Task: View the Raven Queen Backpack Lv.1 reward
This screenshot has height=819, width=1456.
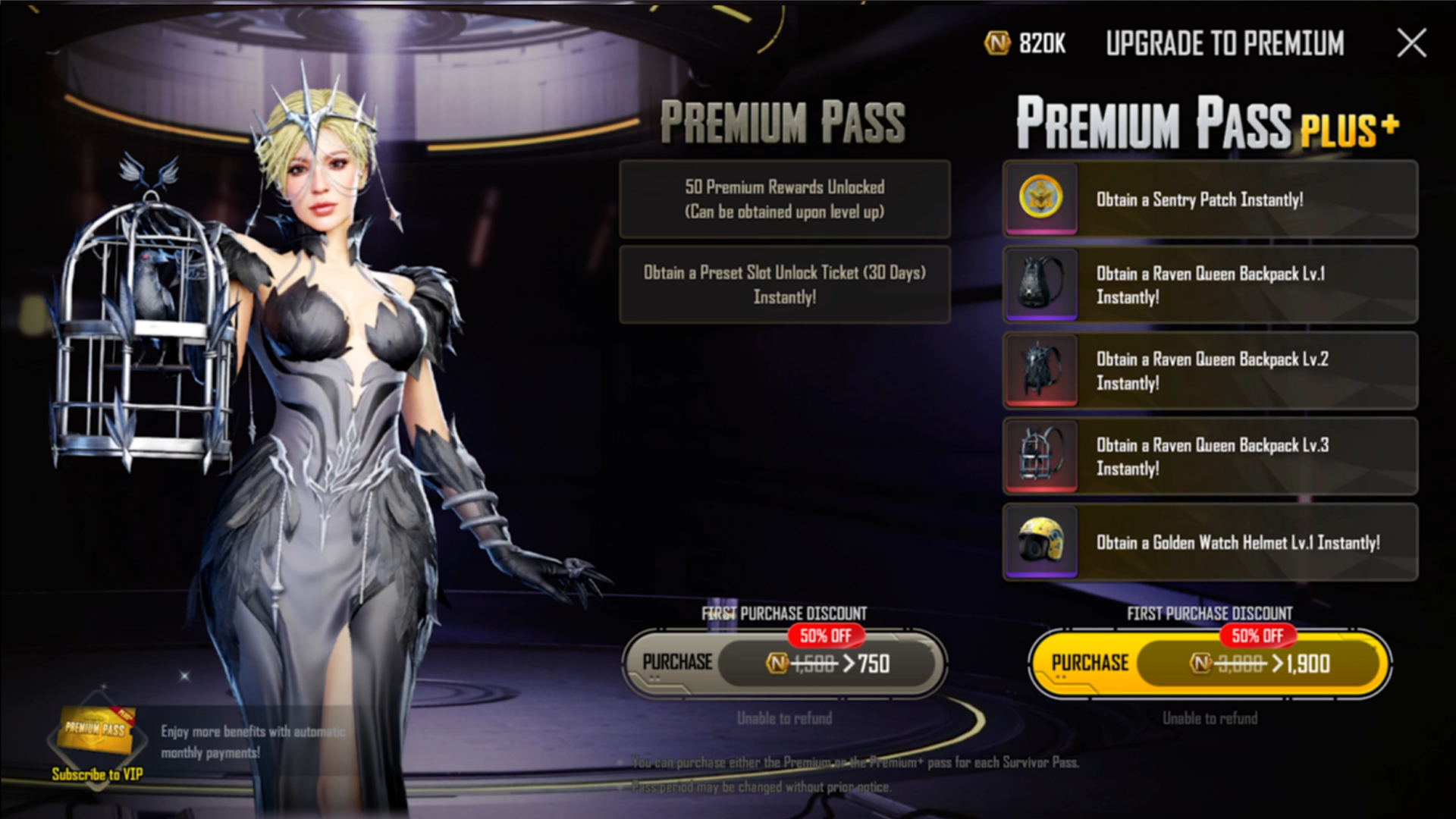Action: [1210, 285]
